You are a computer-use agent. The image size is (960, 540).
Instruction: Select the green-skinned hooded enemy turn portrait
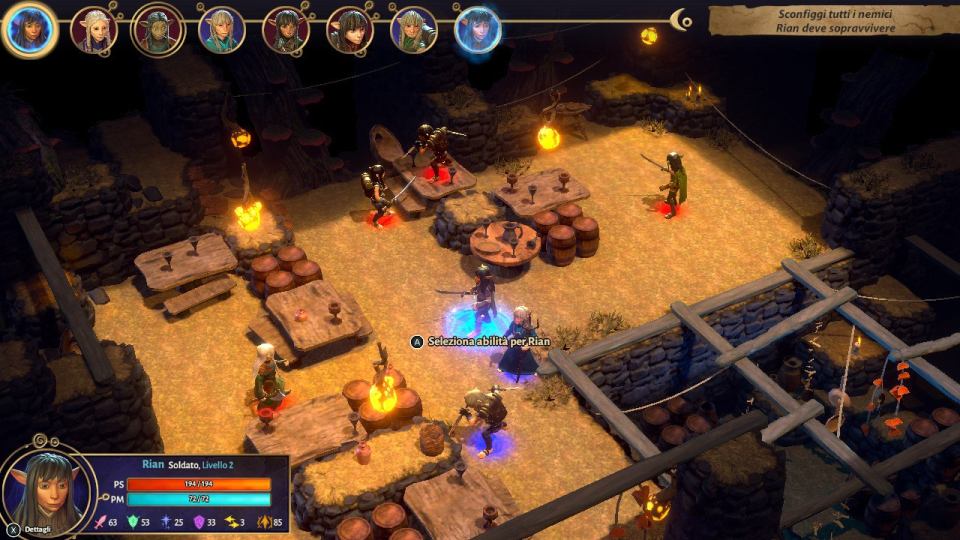click(x=157, y=30)
